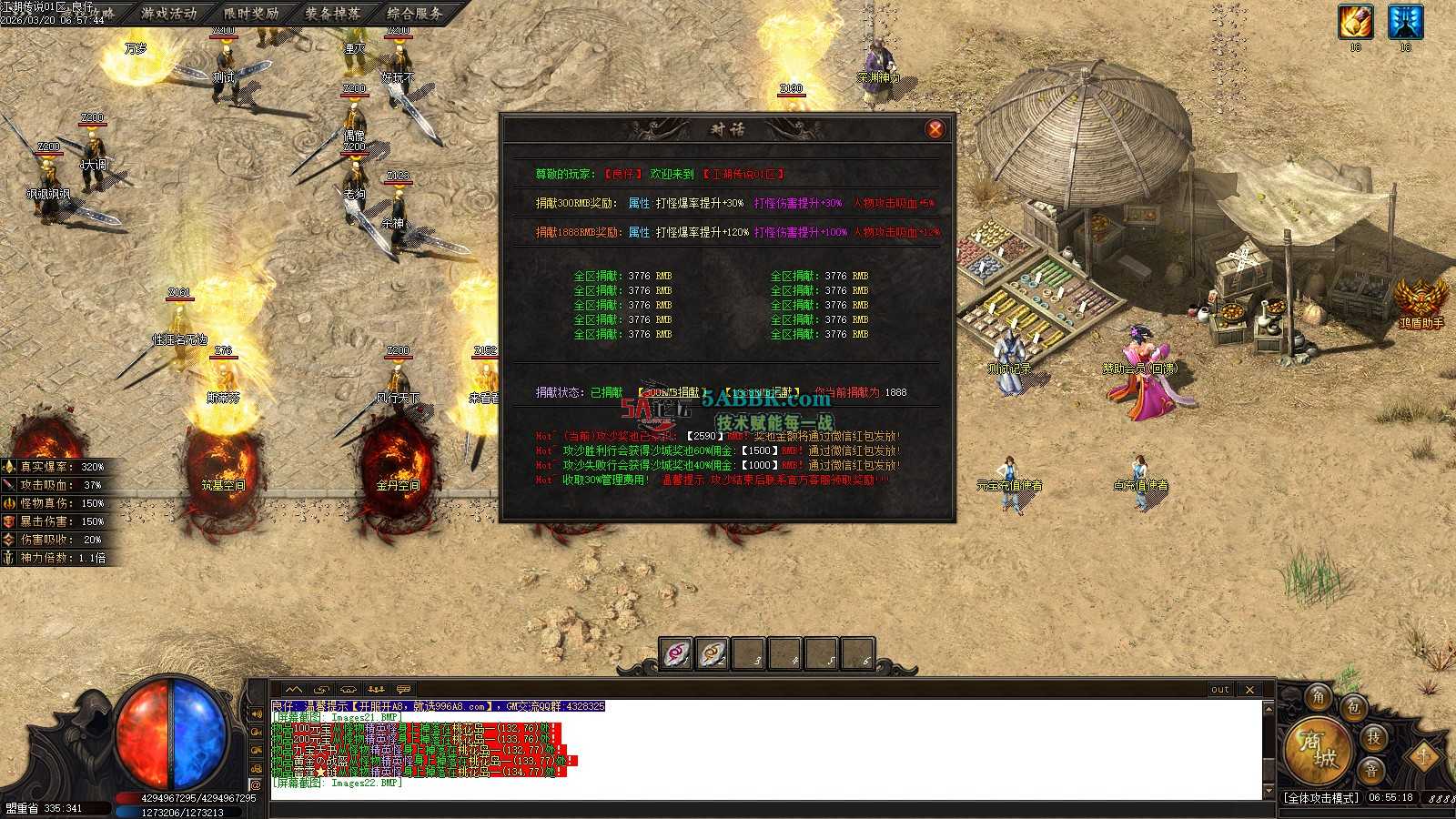Viewport: 1456px width, 819px height.
Task: Open the skills 技 button
Action: (1373, 738)
